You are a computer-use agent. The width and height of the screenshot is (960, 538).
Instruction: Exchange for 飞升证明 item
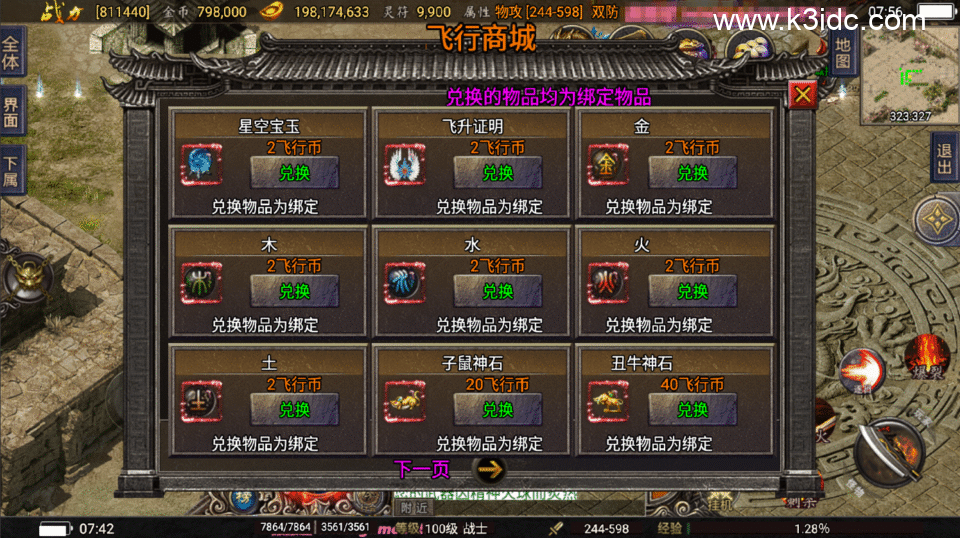498,172
